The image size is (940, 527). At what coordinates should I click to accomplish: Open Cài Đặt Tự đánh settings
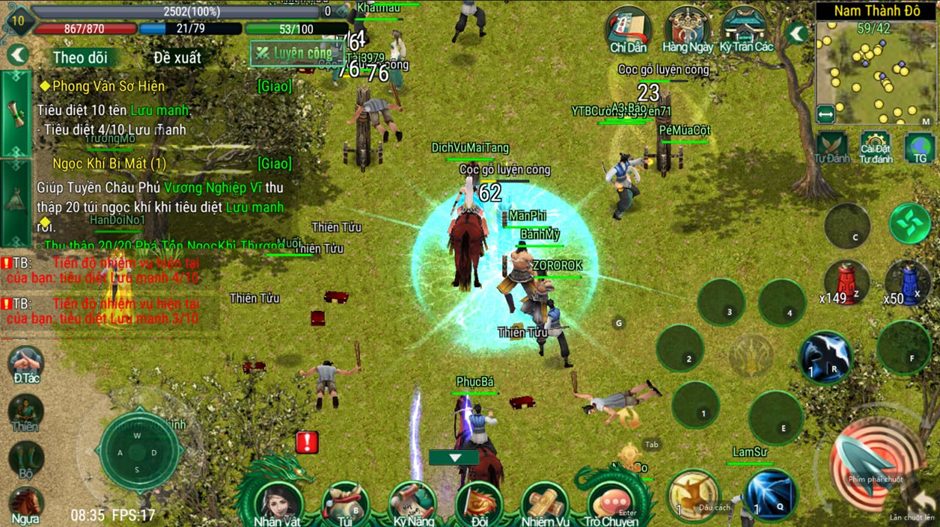pyautogui.click(x=875, y=146)
